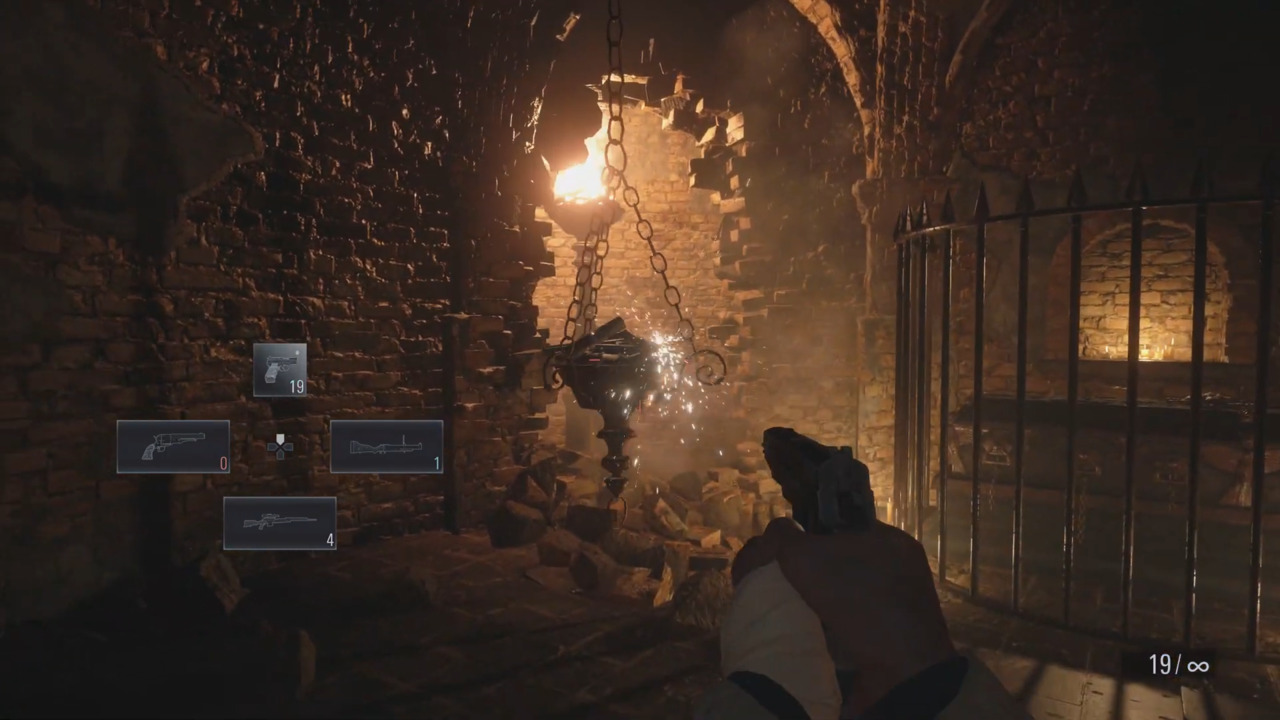This screenshot has height=720, width=1280.
Task: Click the 19/∞ ammo readout
Action: click(1178, 665)
